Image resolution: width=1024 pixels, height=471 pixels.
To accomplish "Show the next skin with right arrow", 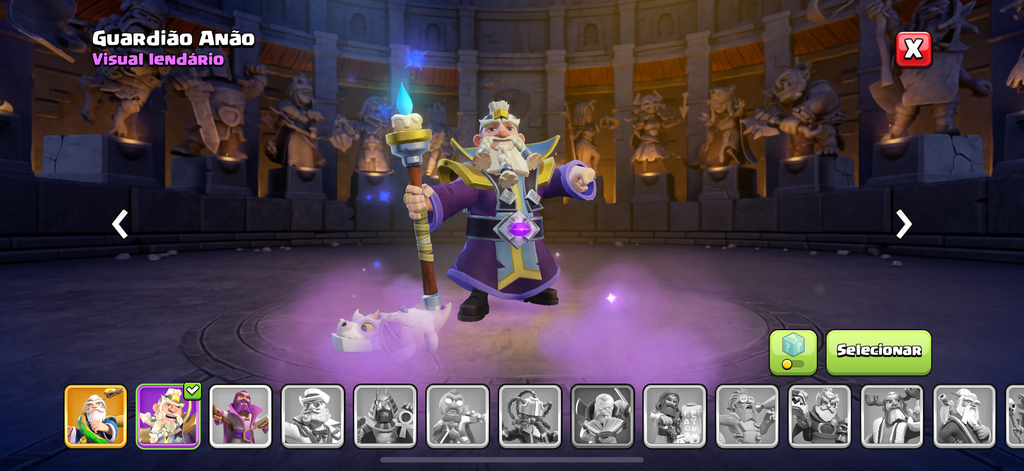I will (904, 224).
